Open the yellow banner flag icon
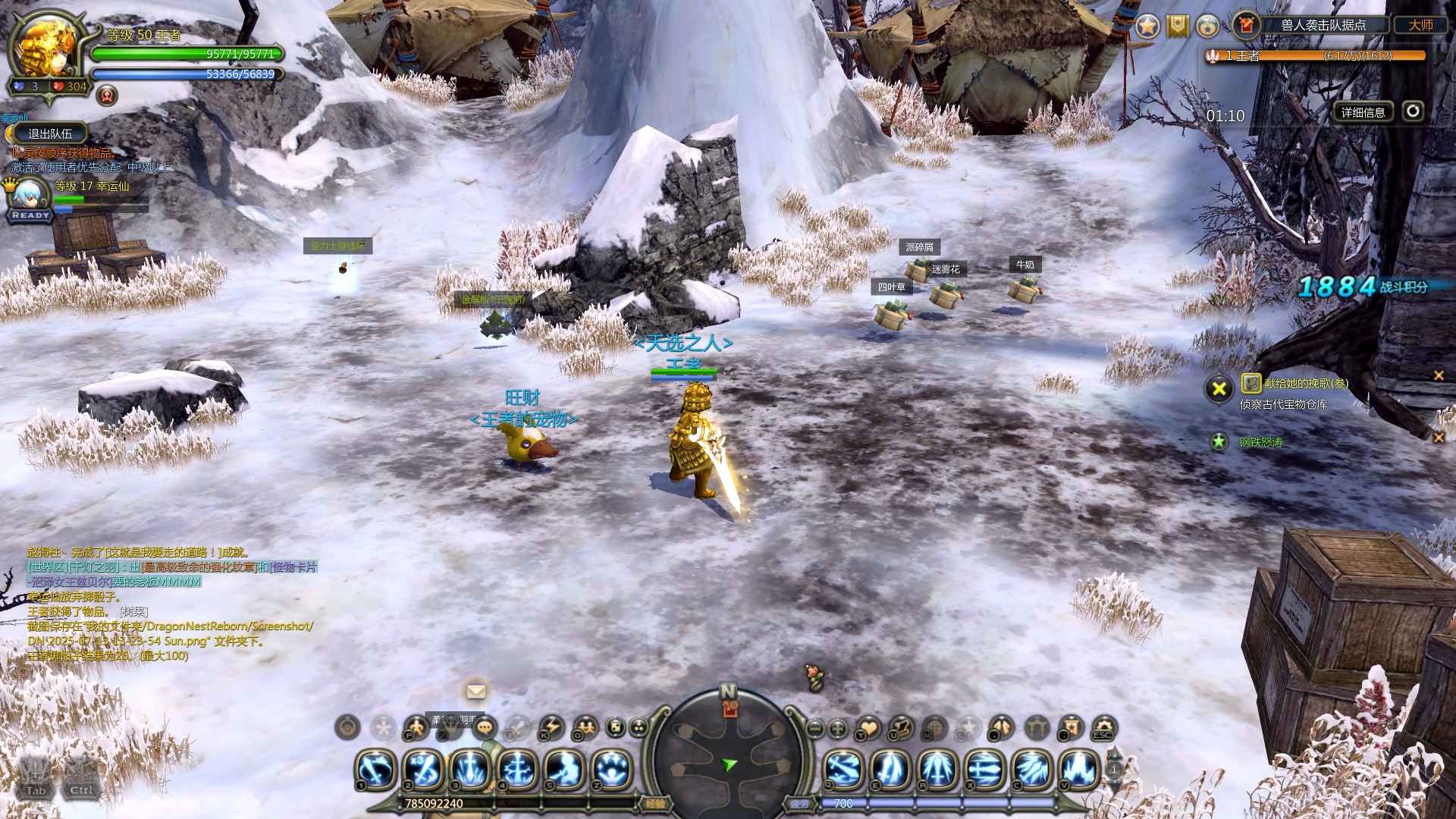The height and width of the screenshot is (819, 1456). [x=1177, y=26]
